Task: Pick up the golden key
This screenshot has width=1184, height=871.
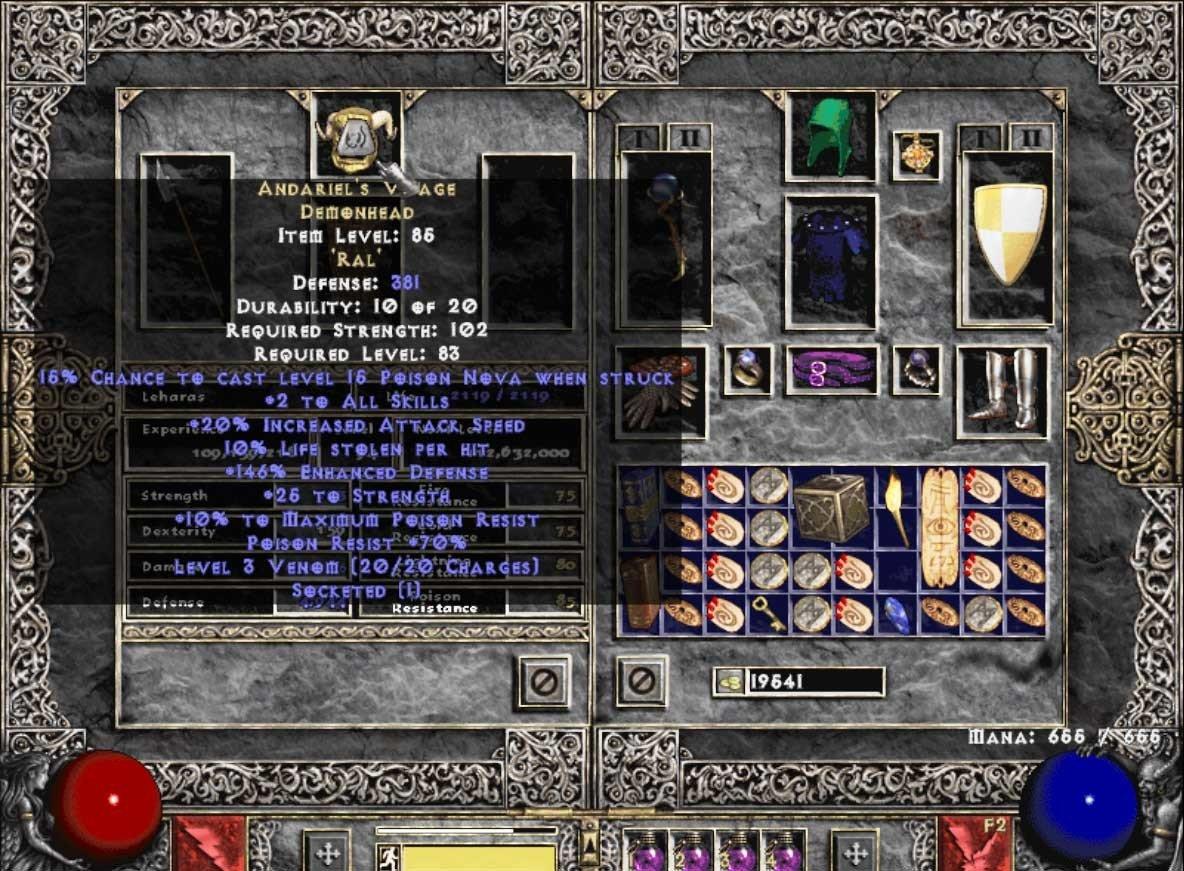Action: [768, 614]
